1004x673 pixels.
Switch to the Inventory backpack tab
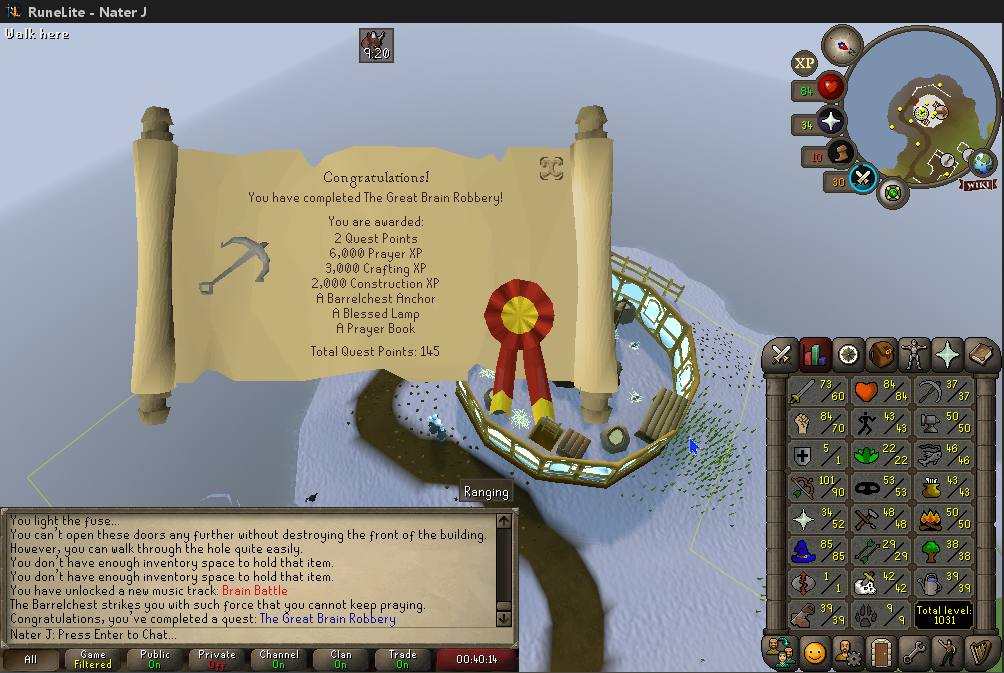881,354
